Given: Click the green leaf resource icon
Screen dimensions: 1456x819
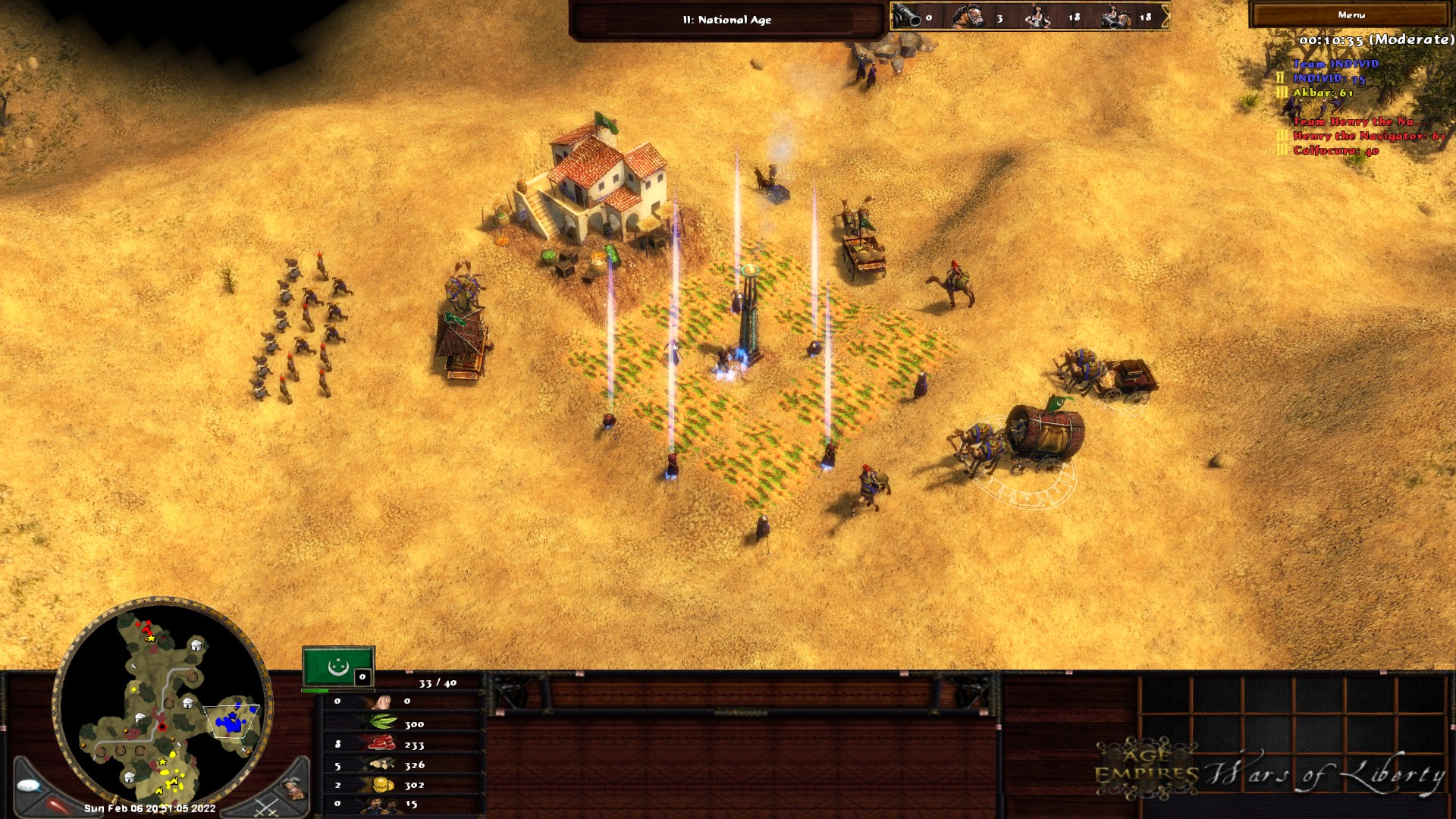Looking at the screenshot, I should pos(382,721).
